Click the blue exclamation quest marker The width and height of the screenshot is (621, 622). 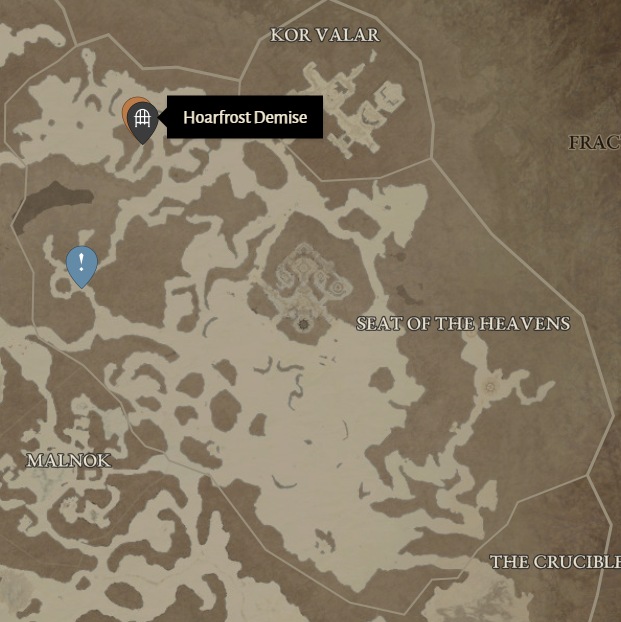(x=81, y=263)
